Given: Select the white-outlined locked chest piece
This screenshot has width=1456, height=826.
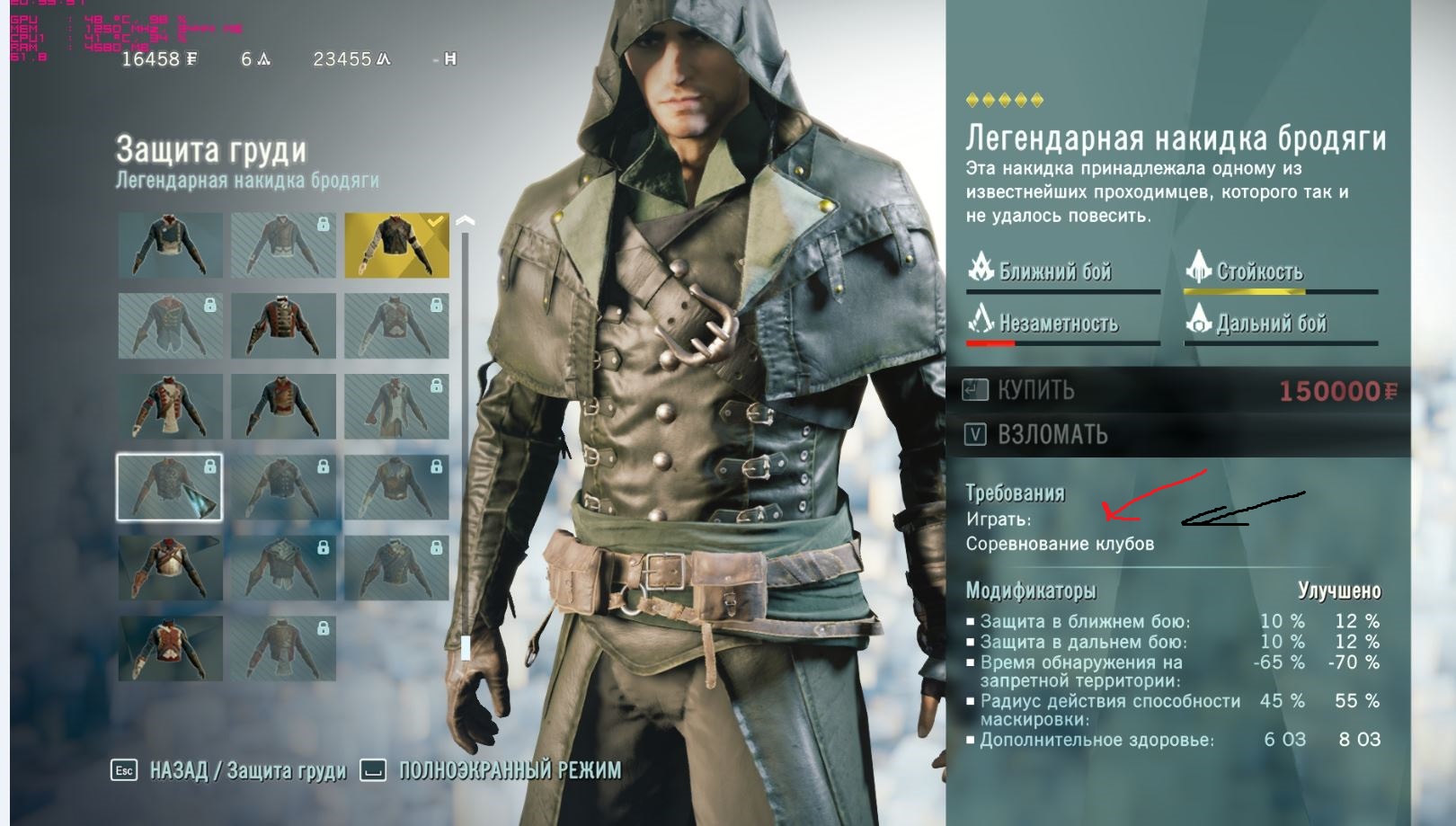Looking at the screenshot, I should click(169, 487).
